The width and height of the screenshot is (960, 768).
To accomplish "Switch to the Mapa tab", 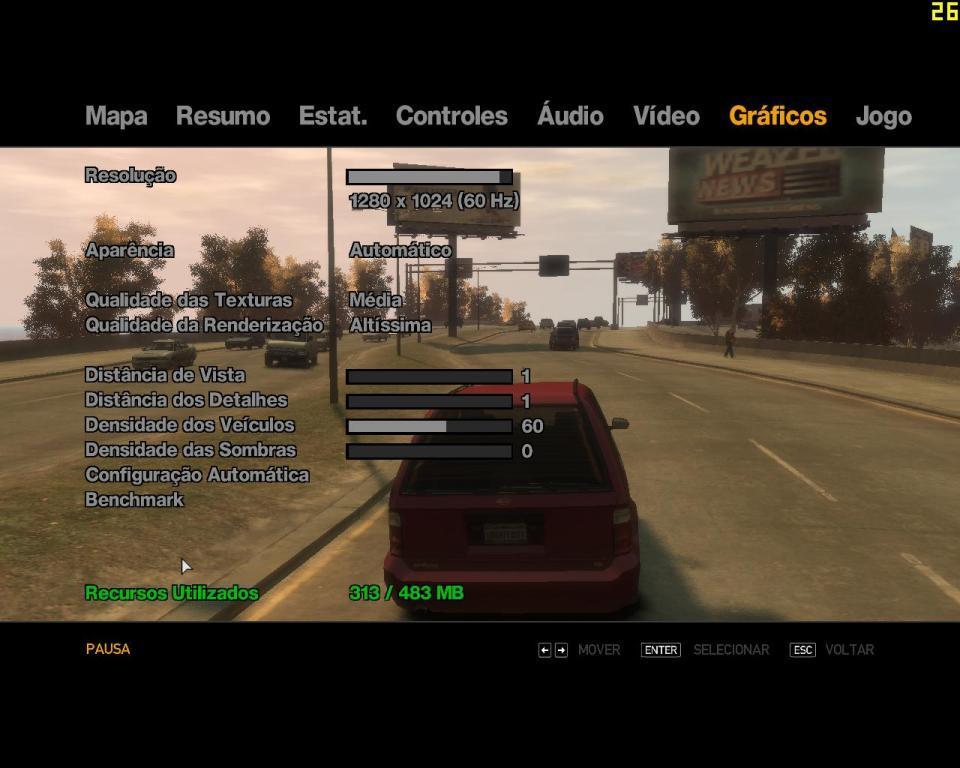I will click(x=116, y=116).
